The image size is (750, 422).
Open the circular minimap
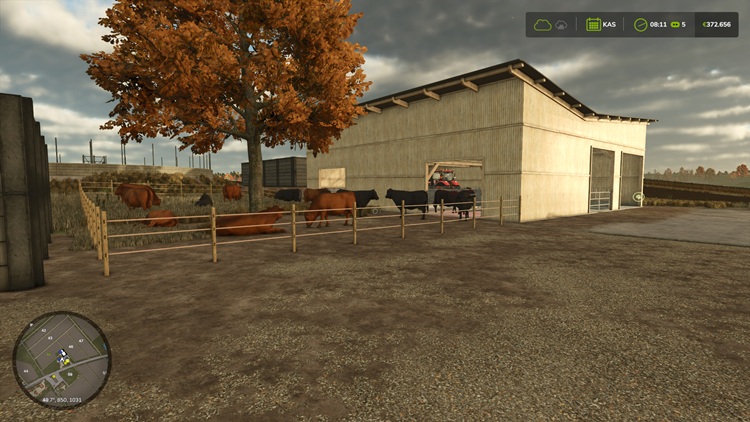62,359
